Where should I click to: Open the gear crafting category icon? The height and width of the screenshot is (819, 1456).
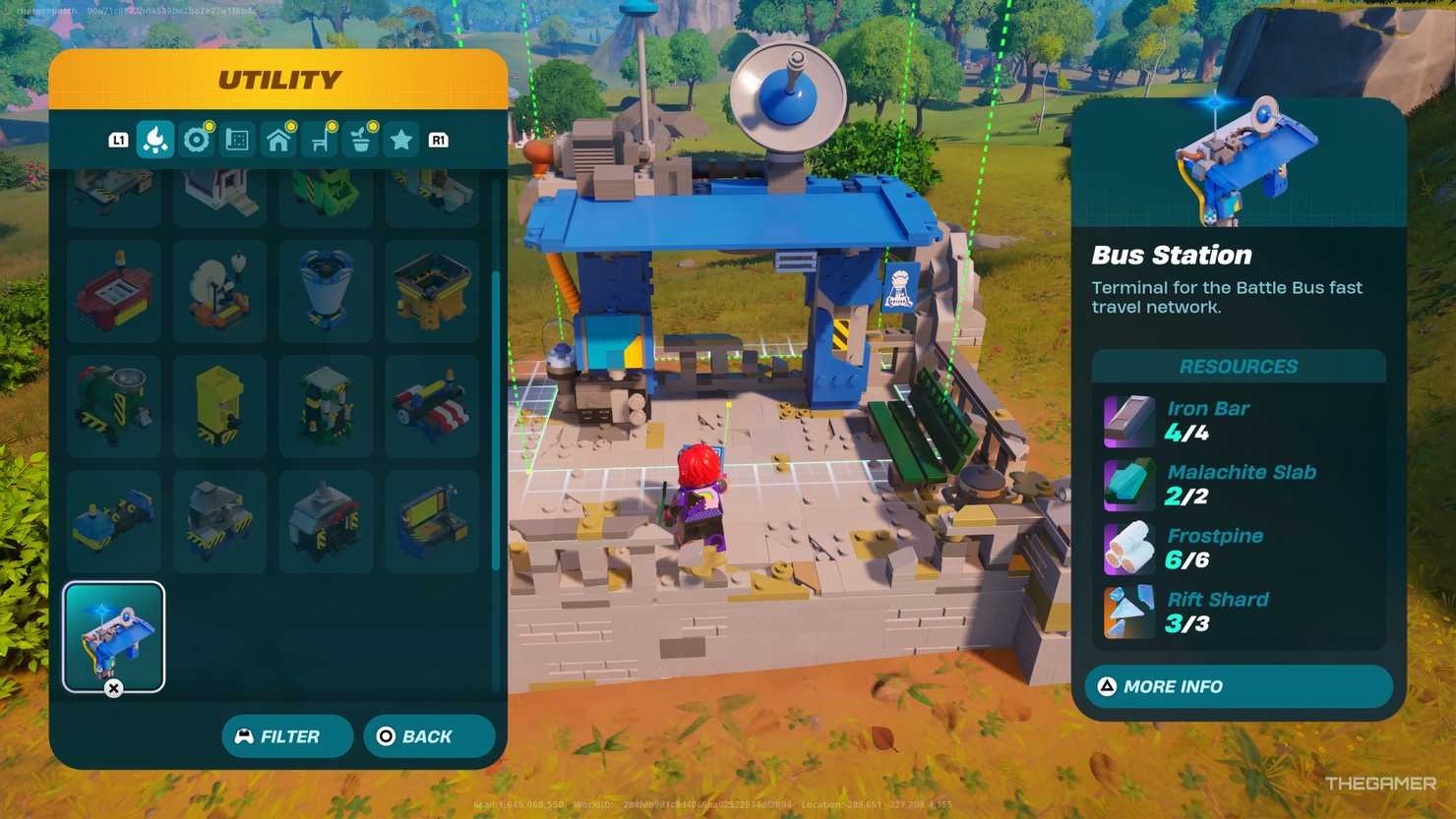click(x=196, y=139)
